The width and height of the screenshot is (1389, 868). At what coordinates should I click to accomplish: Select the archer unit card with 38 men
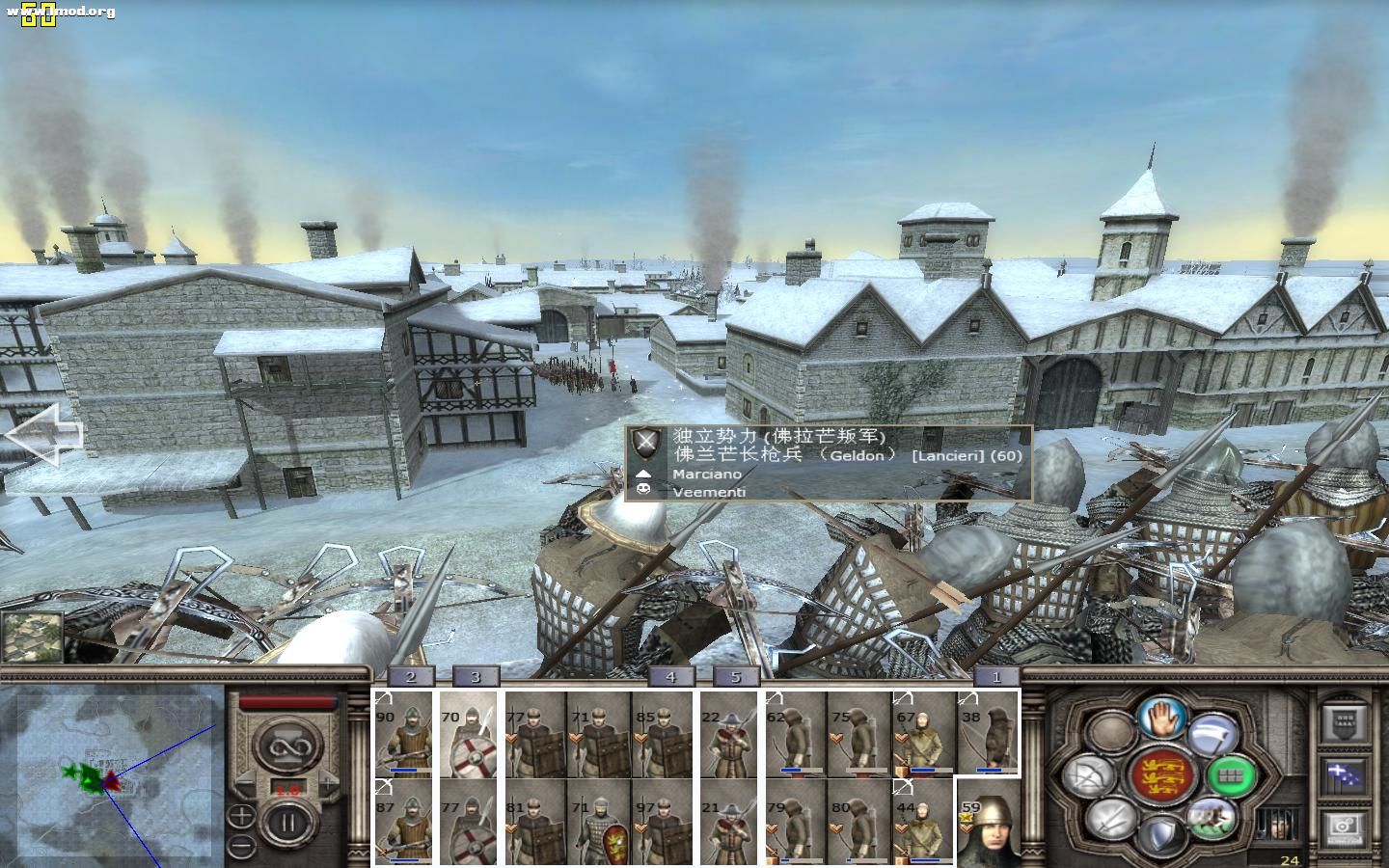pyautogui.click(x=987, y=733)
